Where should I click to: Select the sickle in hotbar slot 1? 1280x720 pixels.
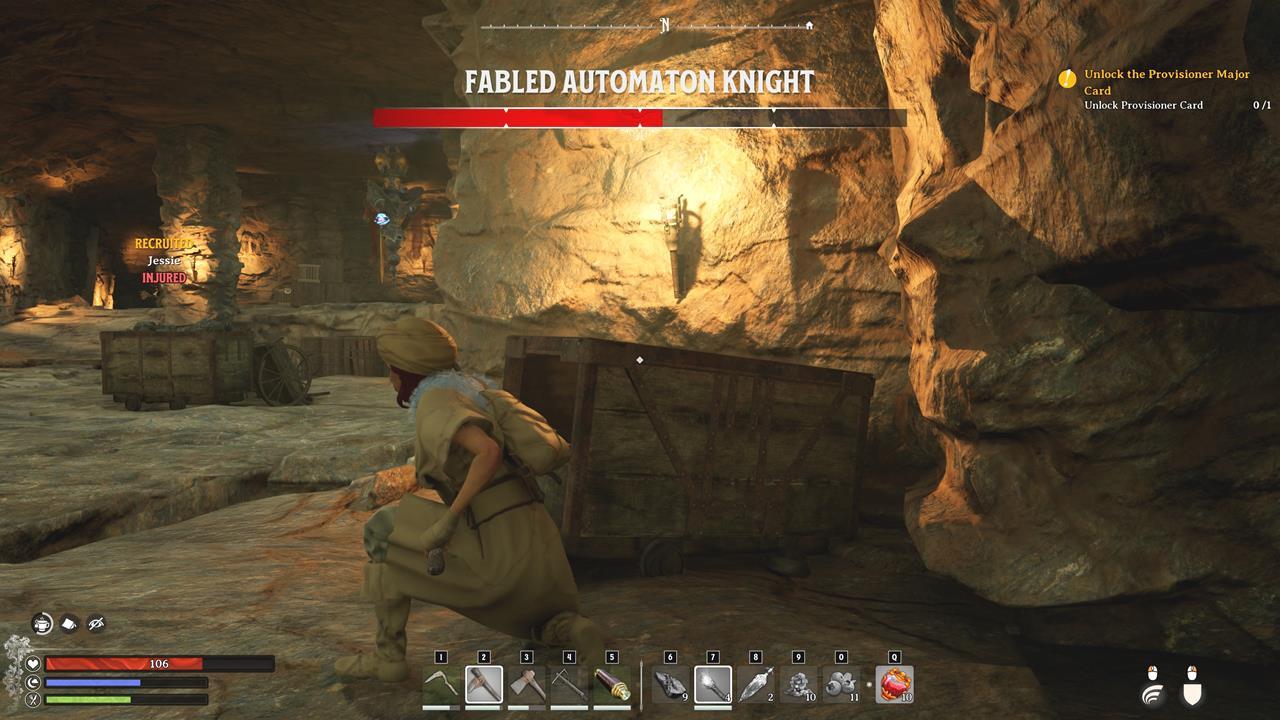click(x=441, y=685)
